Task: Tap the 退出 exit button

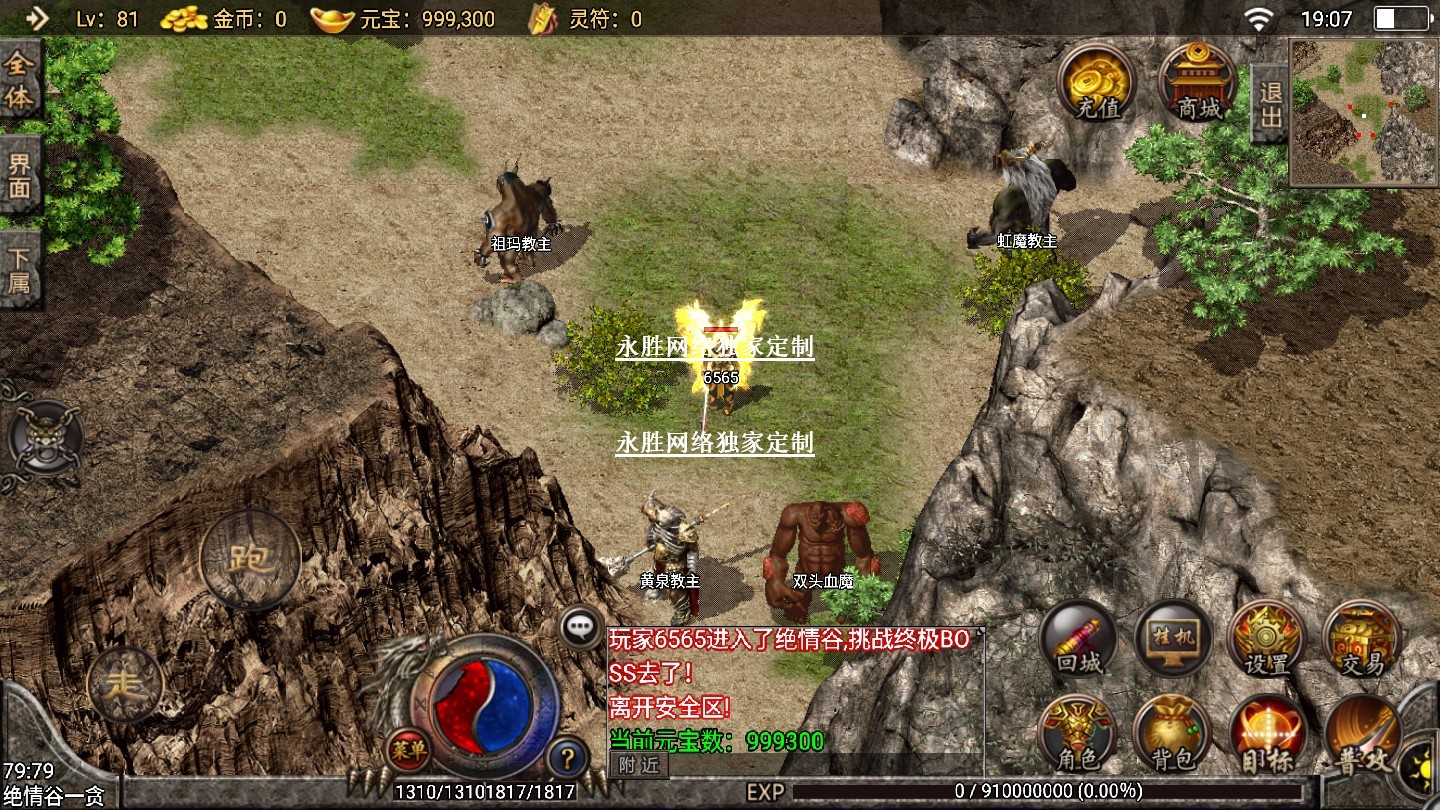Action: (x=1270, y=105)
